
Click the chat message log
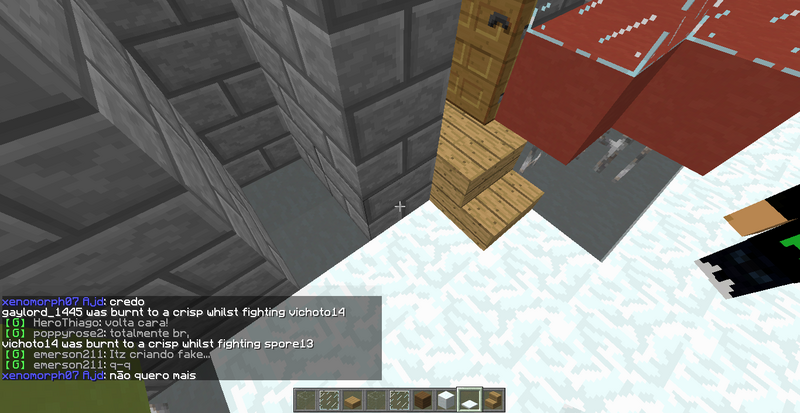[x=190, y=338]
